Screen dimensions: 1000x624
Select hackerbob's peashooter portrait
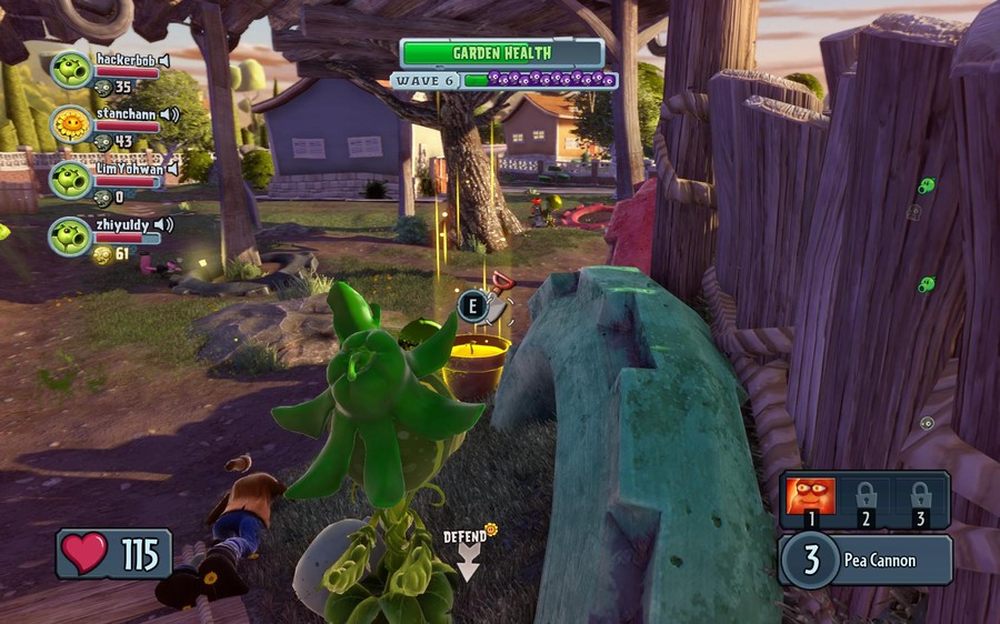71,70
